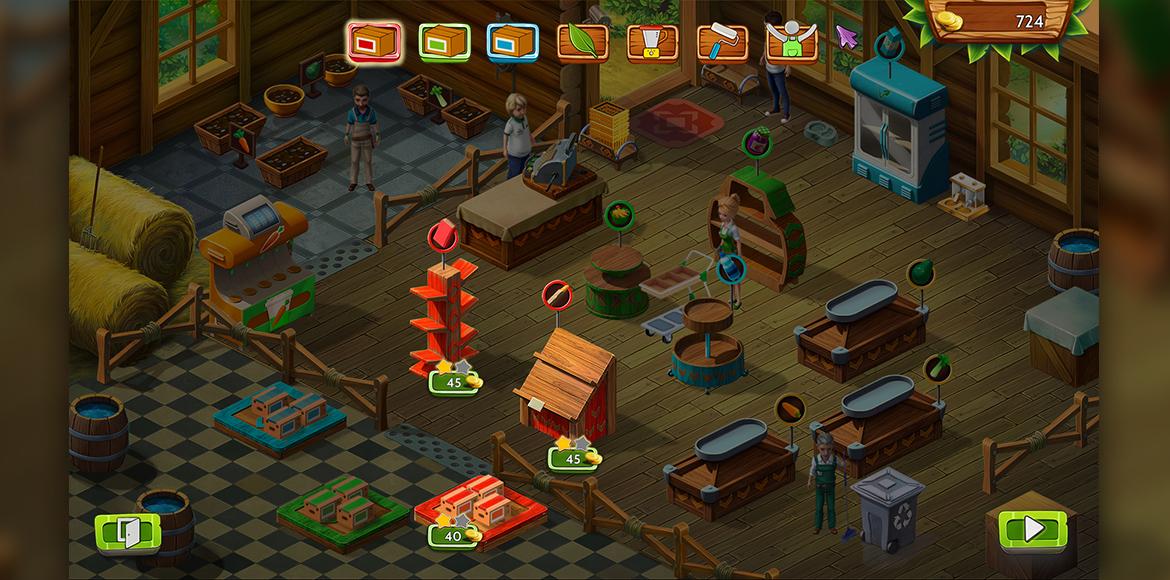
Task: Click the green play button
Action: click(1032, 528)
